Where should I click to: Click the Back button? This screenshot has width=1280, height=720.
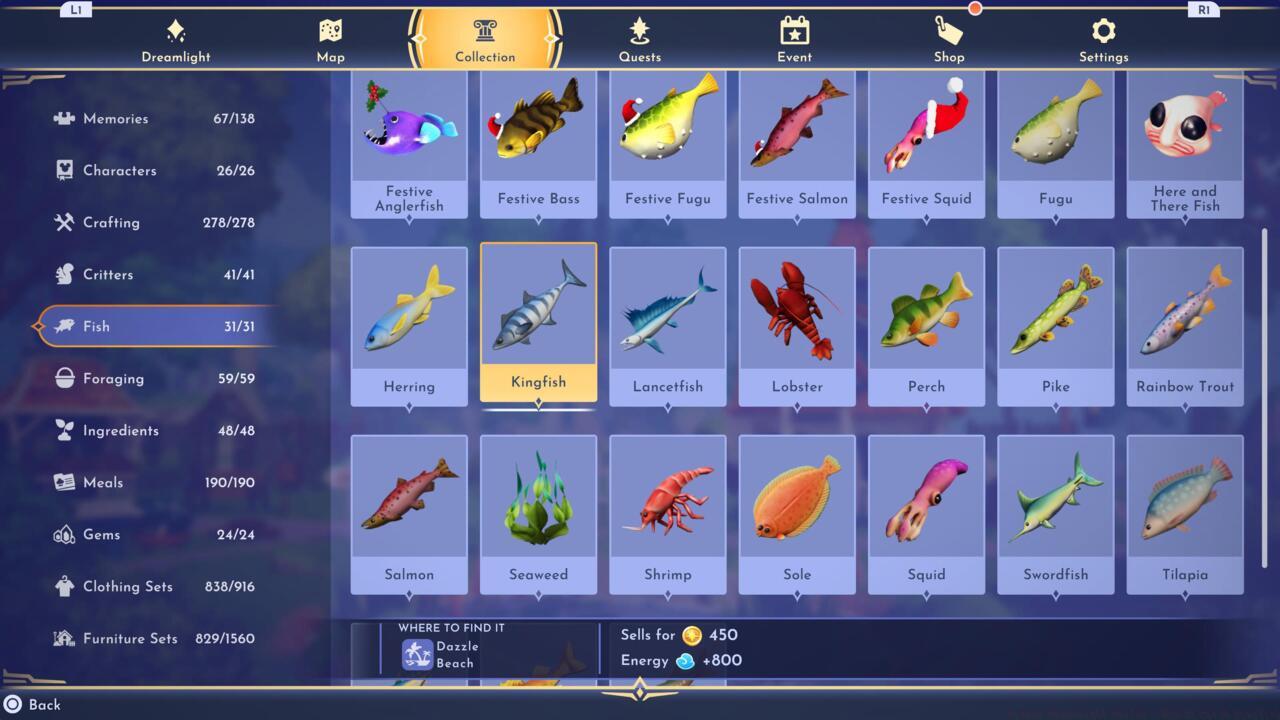[x=30, y=704]
